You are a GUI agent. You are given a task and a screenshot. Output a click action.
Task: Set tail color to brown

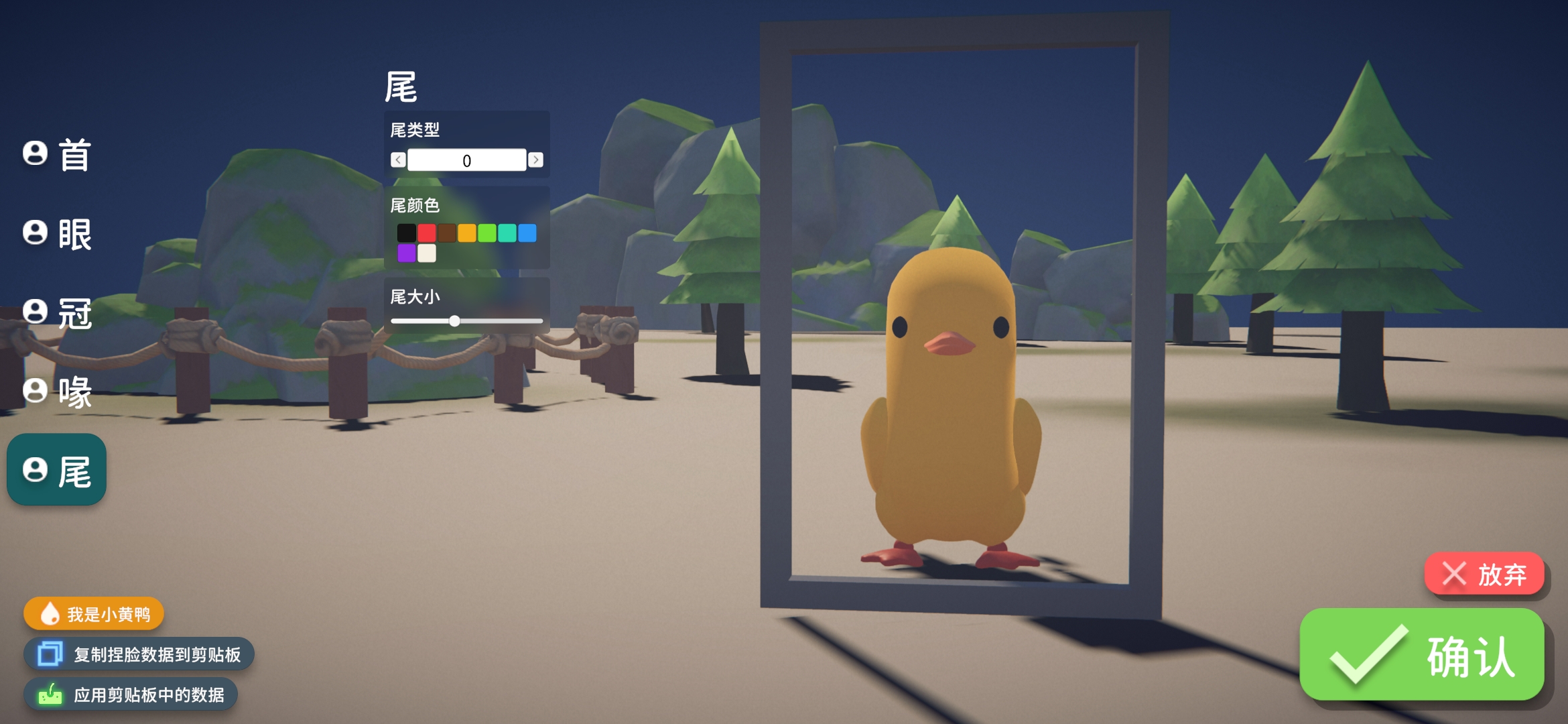click(447, 233)
